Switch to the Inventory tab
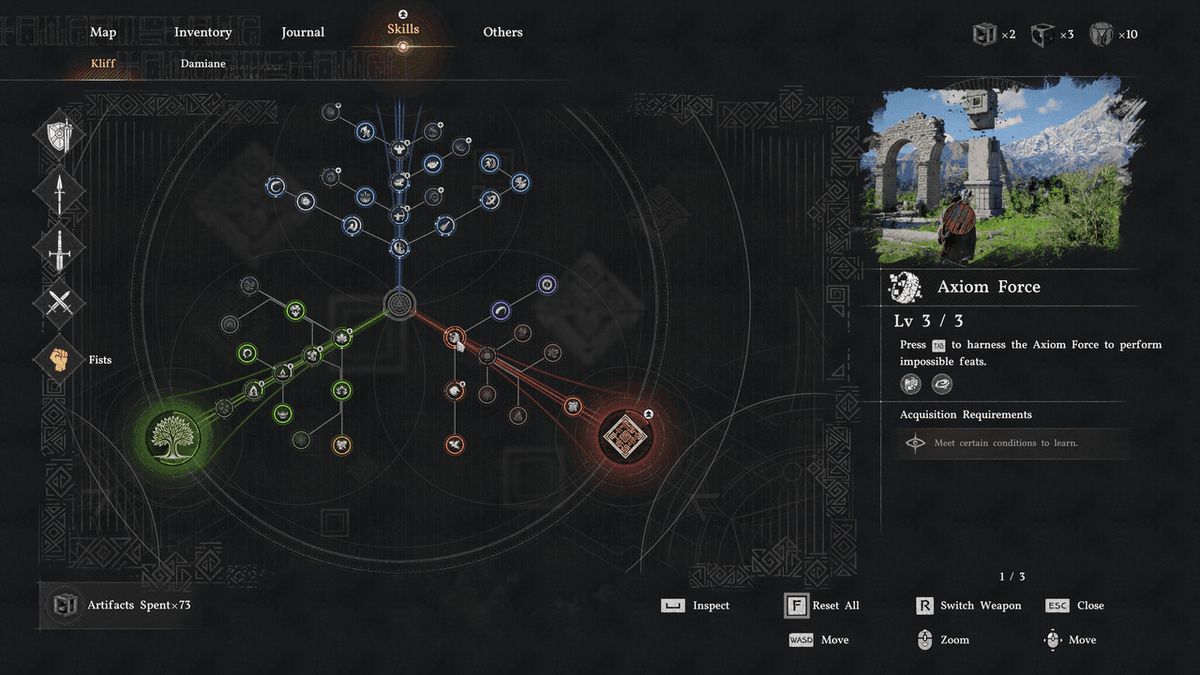Image resolution: width=1200 pixels, height=675 pixels. pyautogui.click(x=203, y=32)
